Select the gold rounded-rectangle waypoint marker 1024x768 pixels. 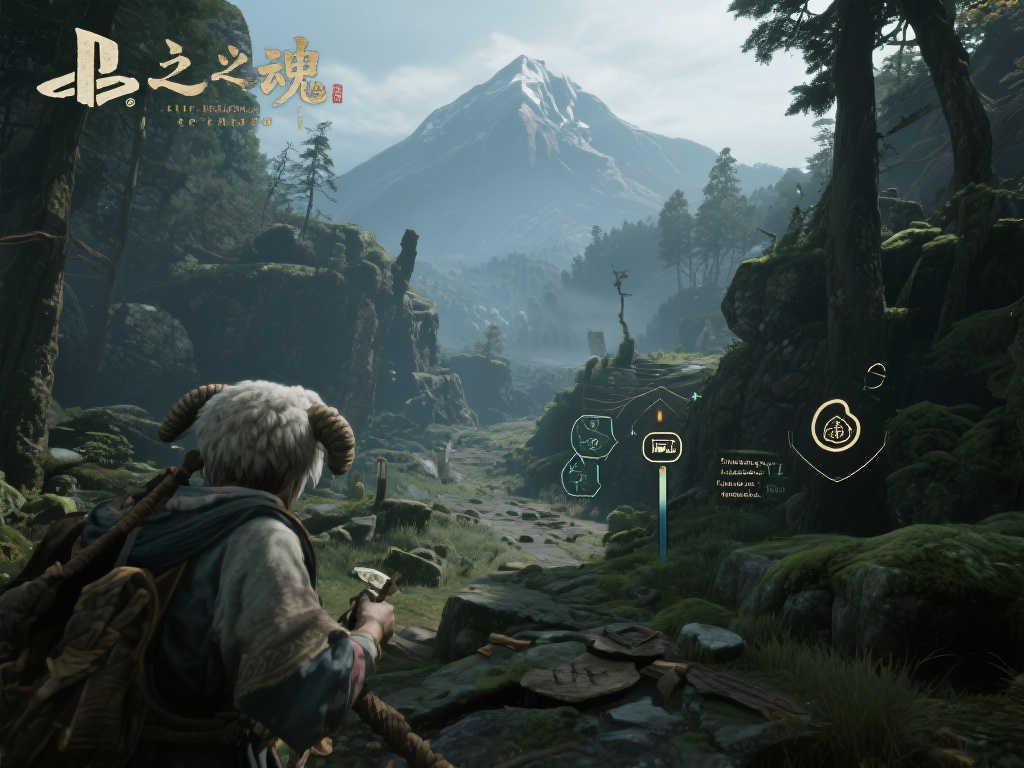tap(661, 446)
